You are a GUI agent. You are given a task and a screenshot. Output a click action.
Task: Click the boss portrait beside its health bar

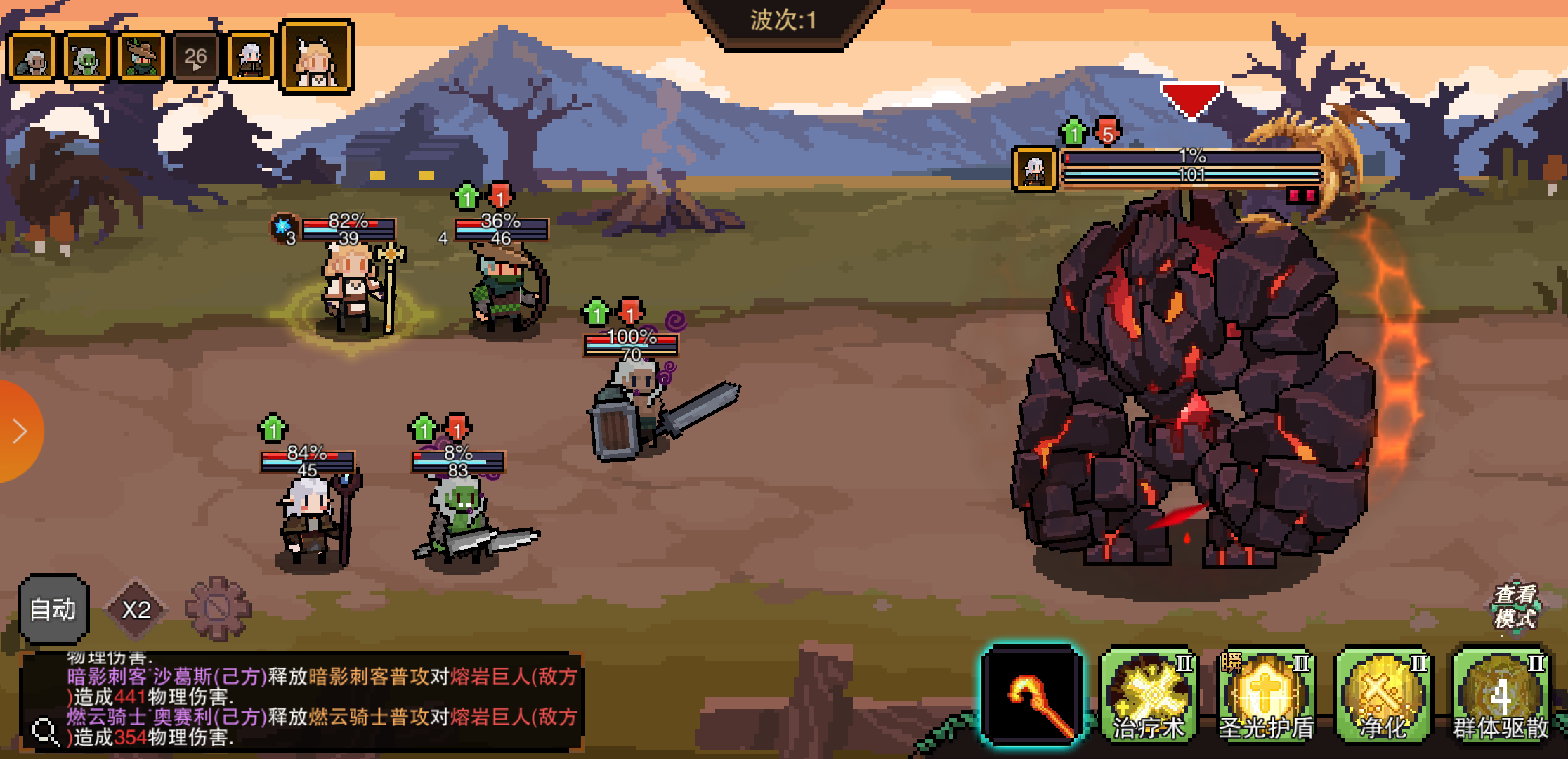[x=1034, y=169]
